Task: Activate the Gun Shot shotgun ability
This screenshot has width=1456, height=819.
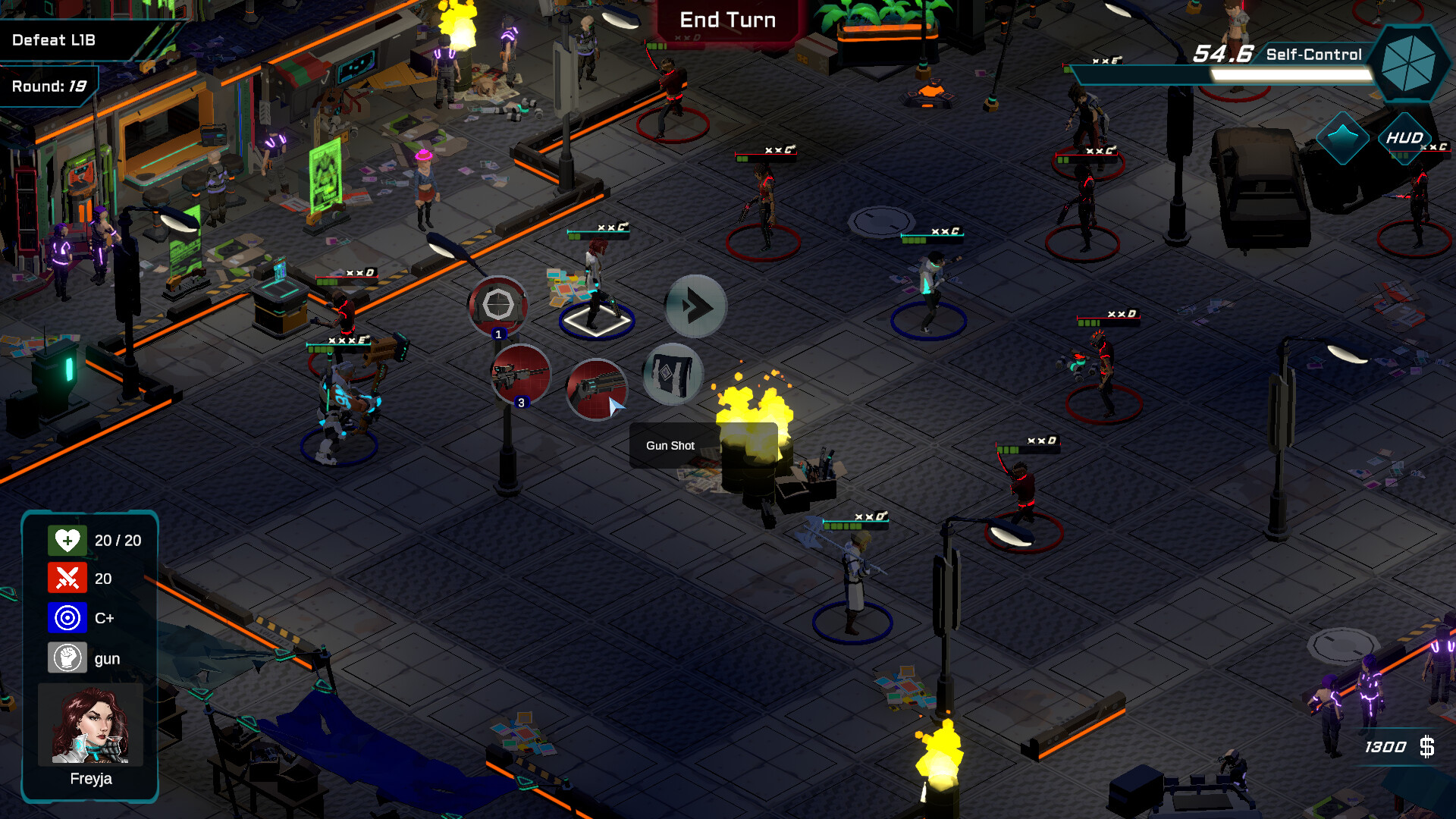Action: (598, 390)
